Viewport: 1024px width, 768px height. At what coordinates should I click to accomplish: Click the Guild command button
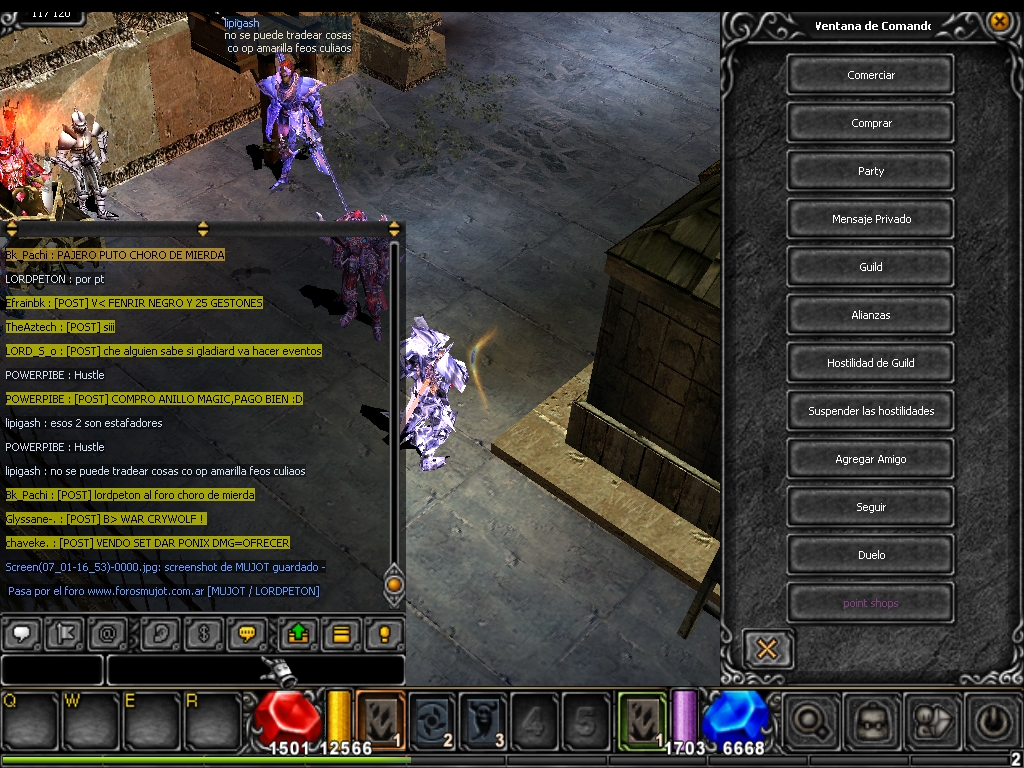pos(870,267)
